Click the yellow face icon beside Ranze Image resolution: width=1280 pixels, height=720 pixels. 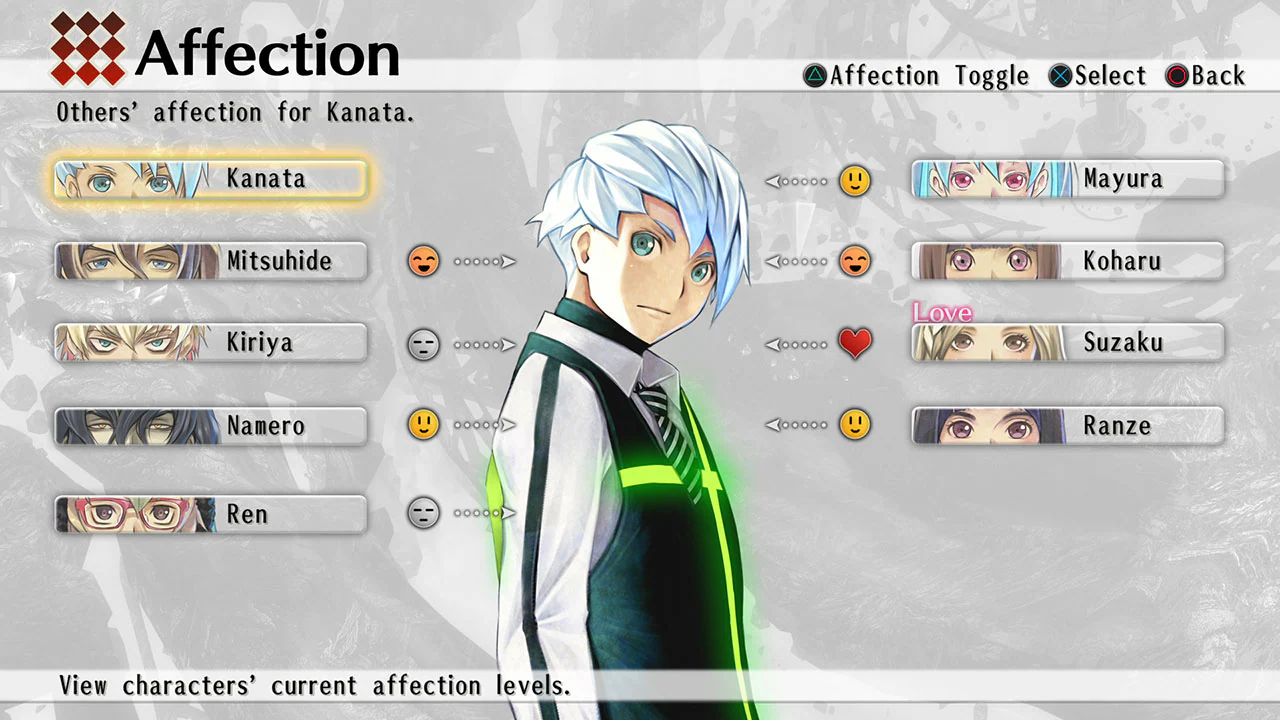click(855, 424)
